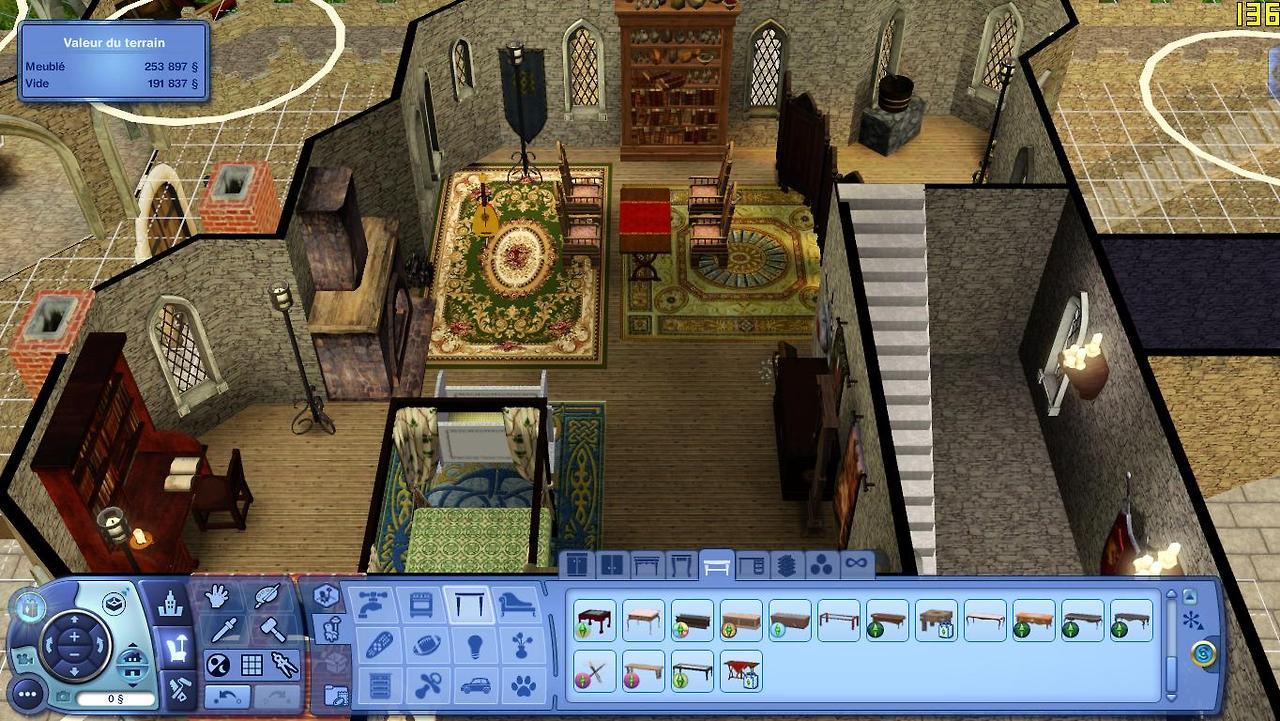Open the desk subcategory tab
Screen dimensions: 1280x721
(751, 566)
